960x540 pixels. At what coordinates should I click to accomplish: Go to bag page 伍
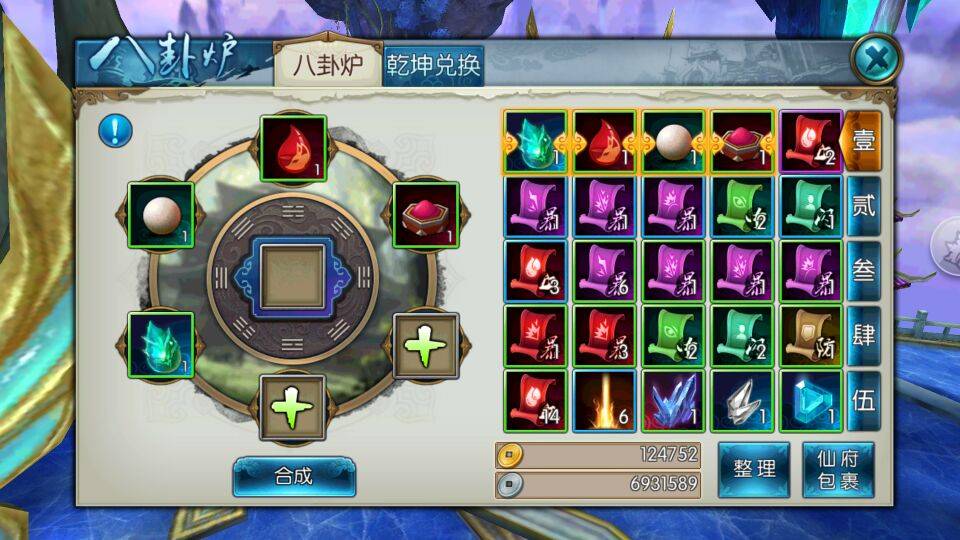(x=863, y=400)
